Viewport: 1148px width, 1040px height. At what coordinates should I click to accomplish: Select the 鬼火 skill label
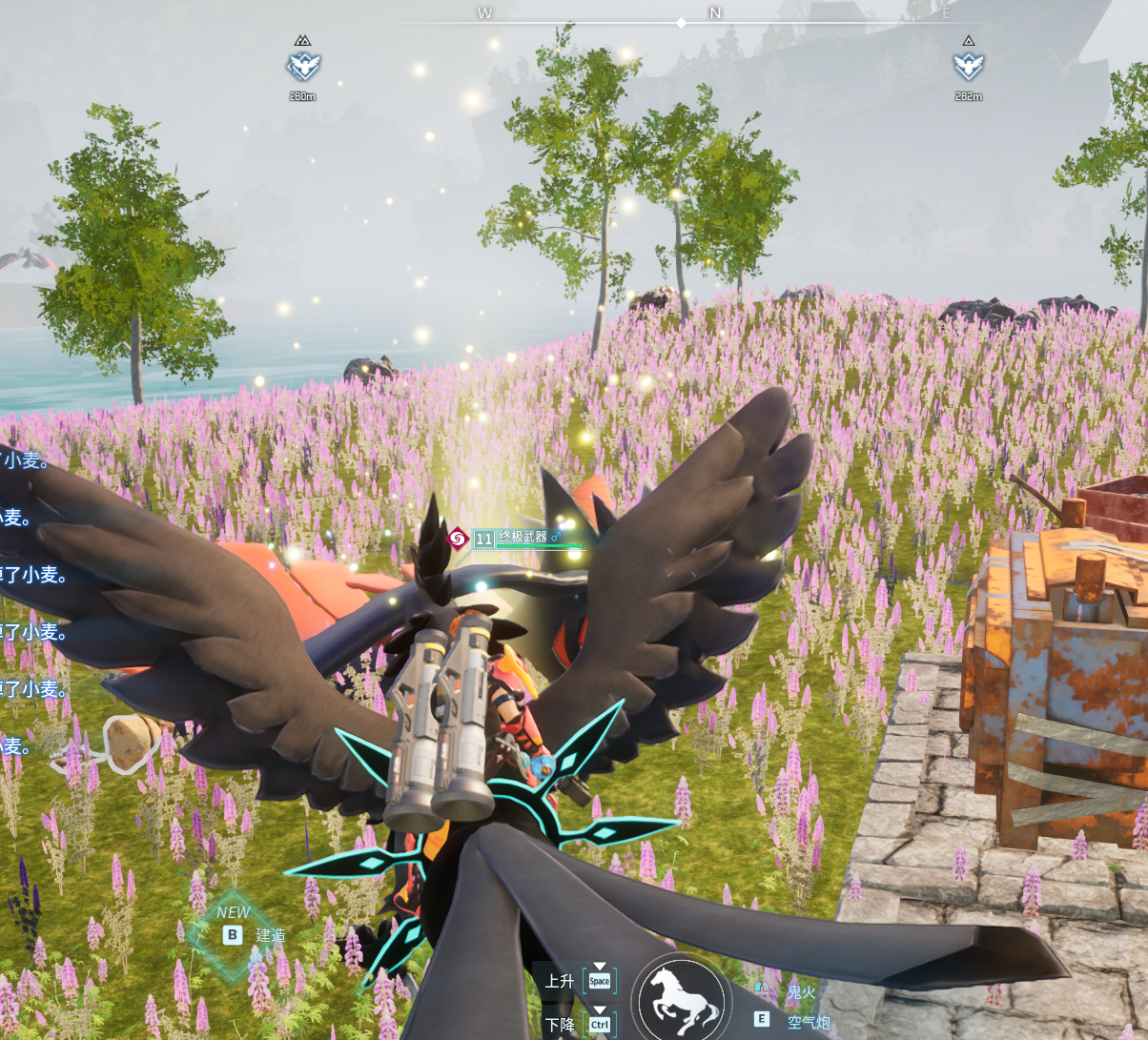click(x=801, y=992)
